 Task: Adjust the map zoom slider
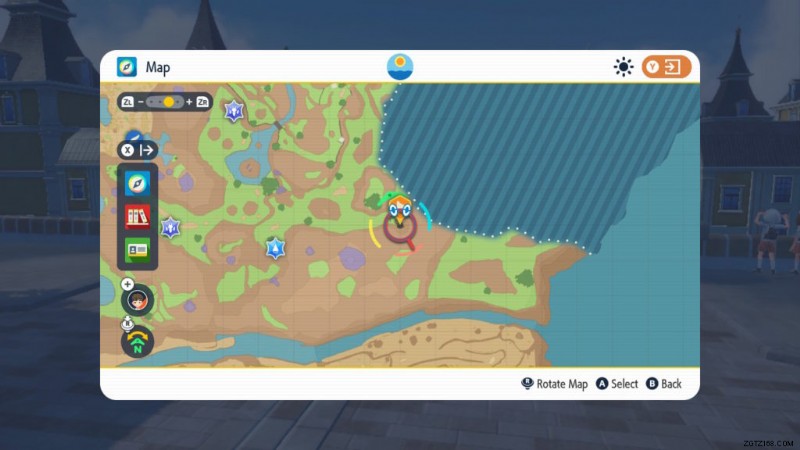click(x=168, y=102)
